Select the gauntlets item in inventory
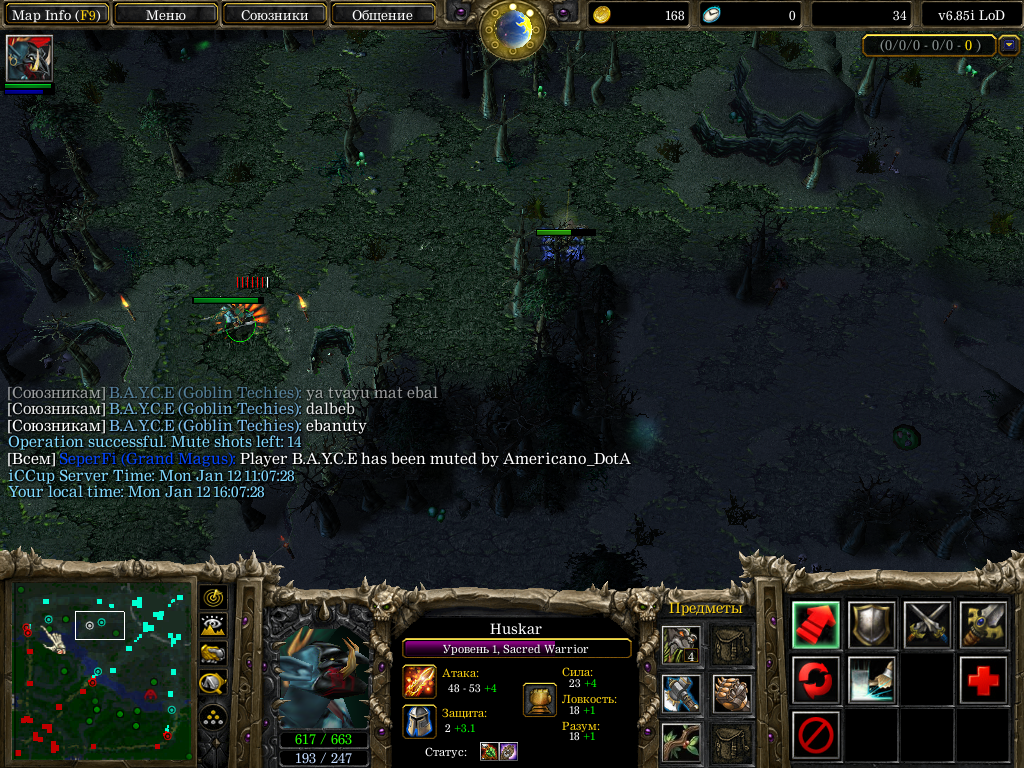This screenshot has height=768, width=1024. coord(732,693)
